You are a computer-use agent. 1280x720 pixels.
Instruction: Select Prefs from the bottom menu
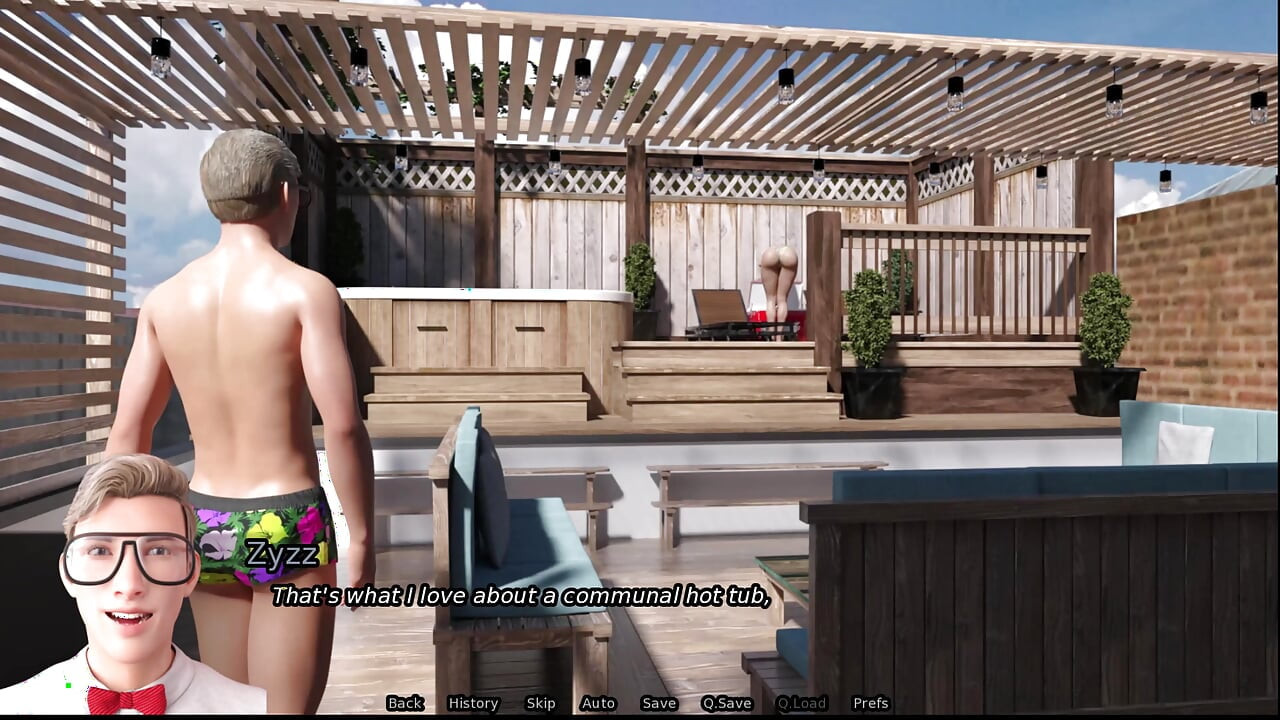(869, 703)
